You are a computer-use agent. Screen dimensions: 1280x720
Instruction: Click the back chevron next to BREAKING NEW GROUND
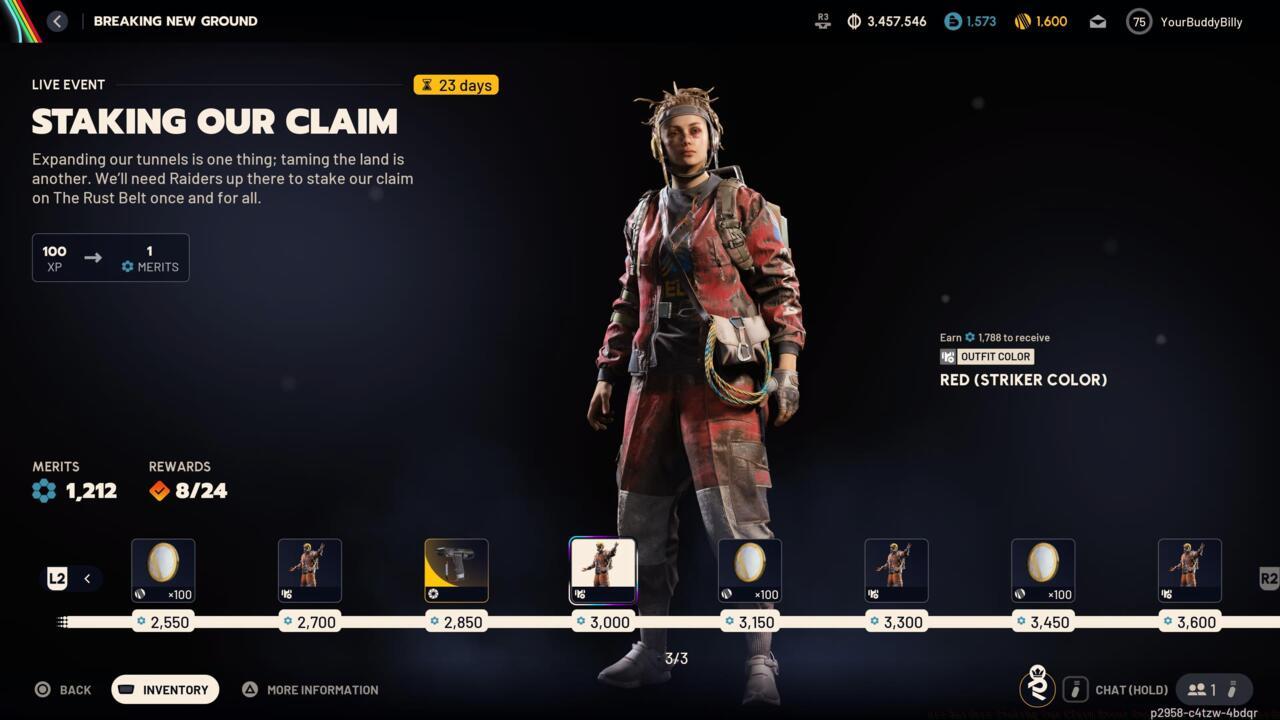[x=57, y=20]
